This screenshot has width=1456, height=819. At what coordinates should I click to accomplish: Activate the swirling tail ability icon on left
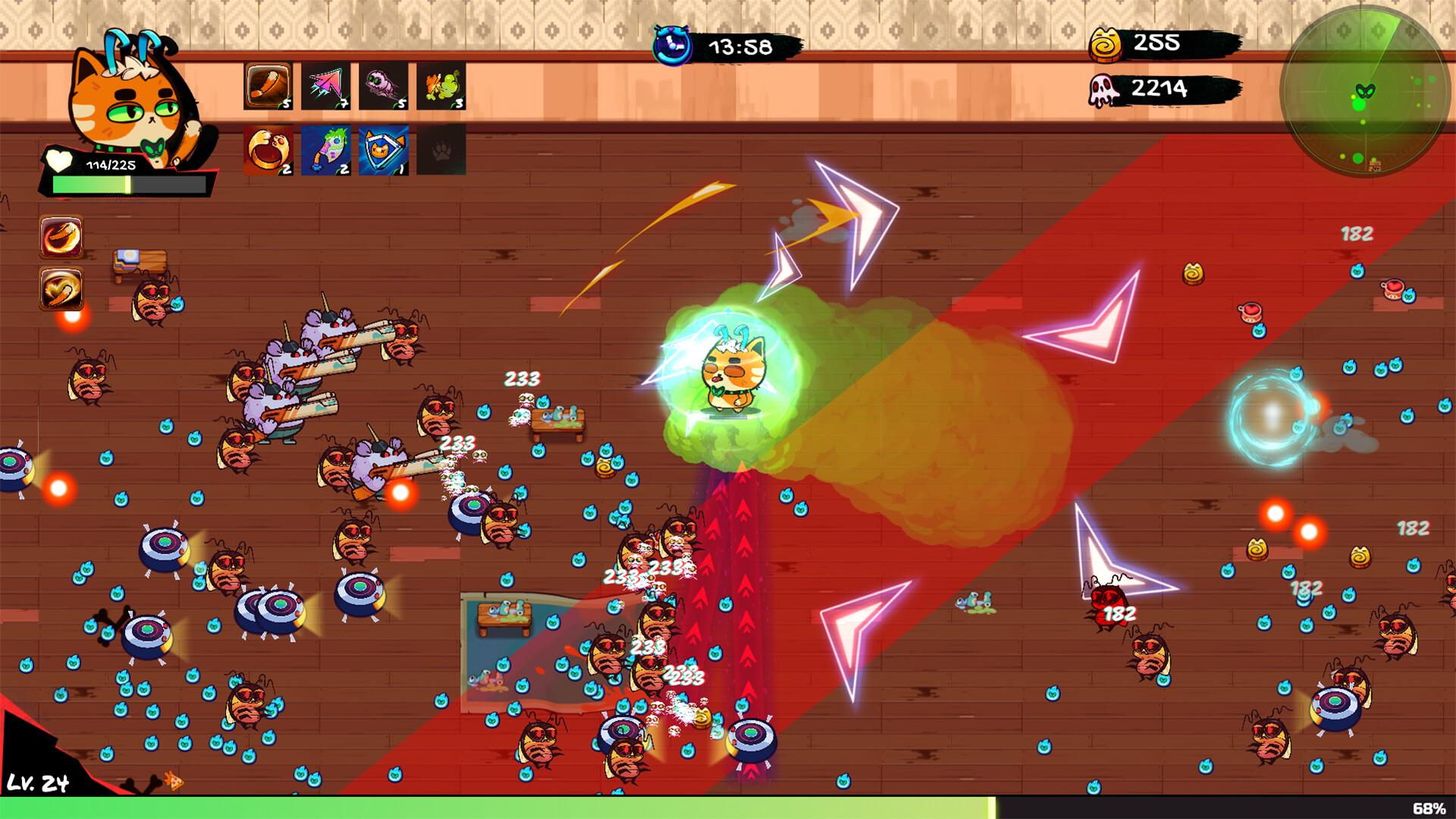[61, 289]
